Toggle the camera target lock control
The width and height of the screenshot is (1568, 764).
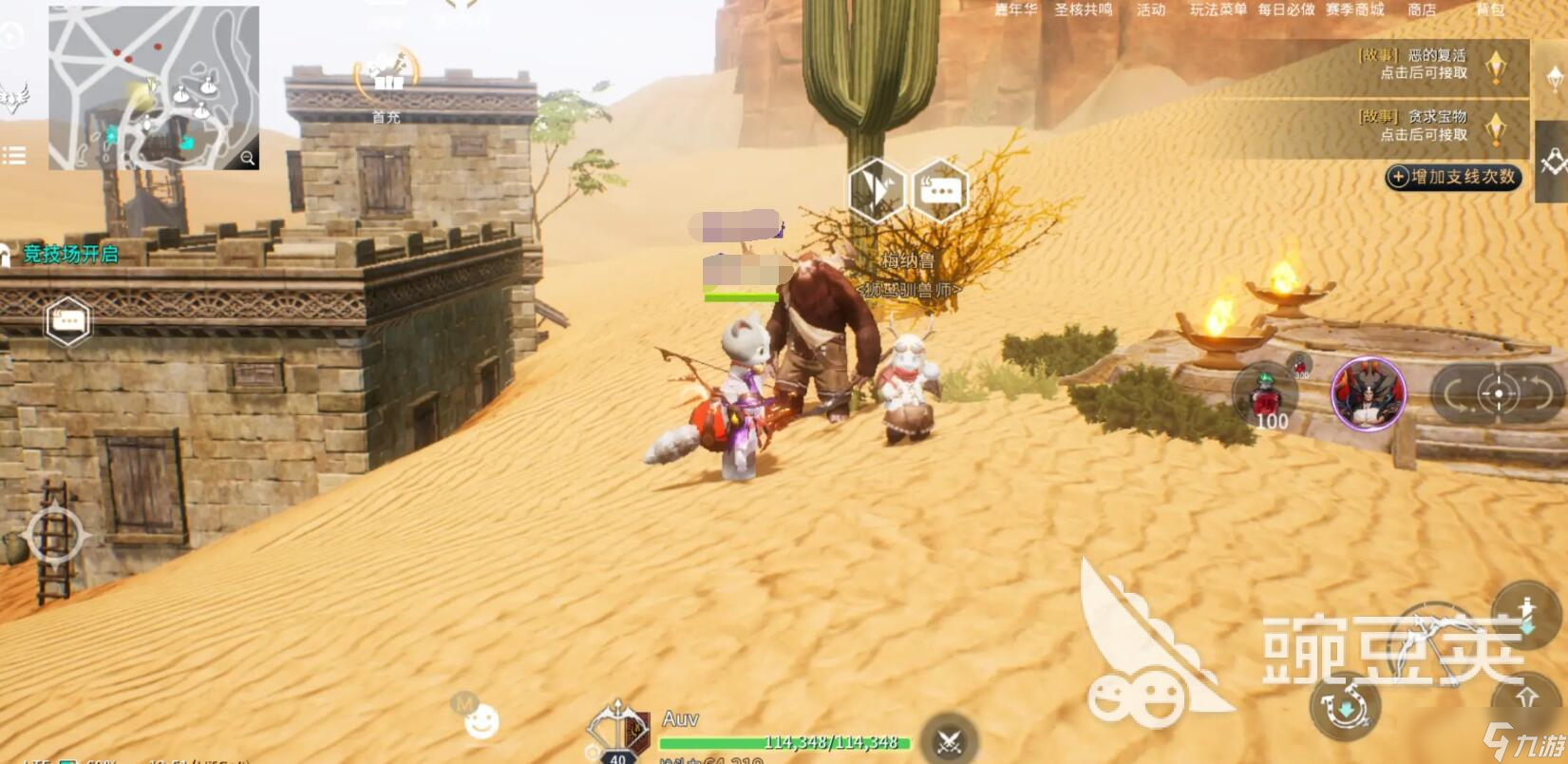(x=1498, y=393)
